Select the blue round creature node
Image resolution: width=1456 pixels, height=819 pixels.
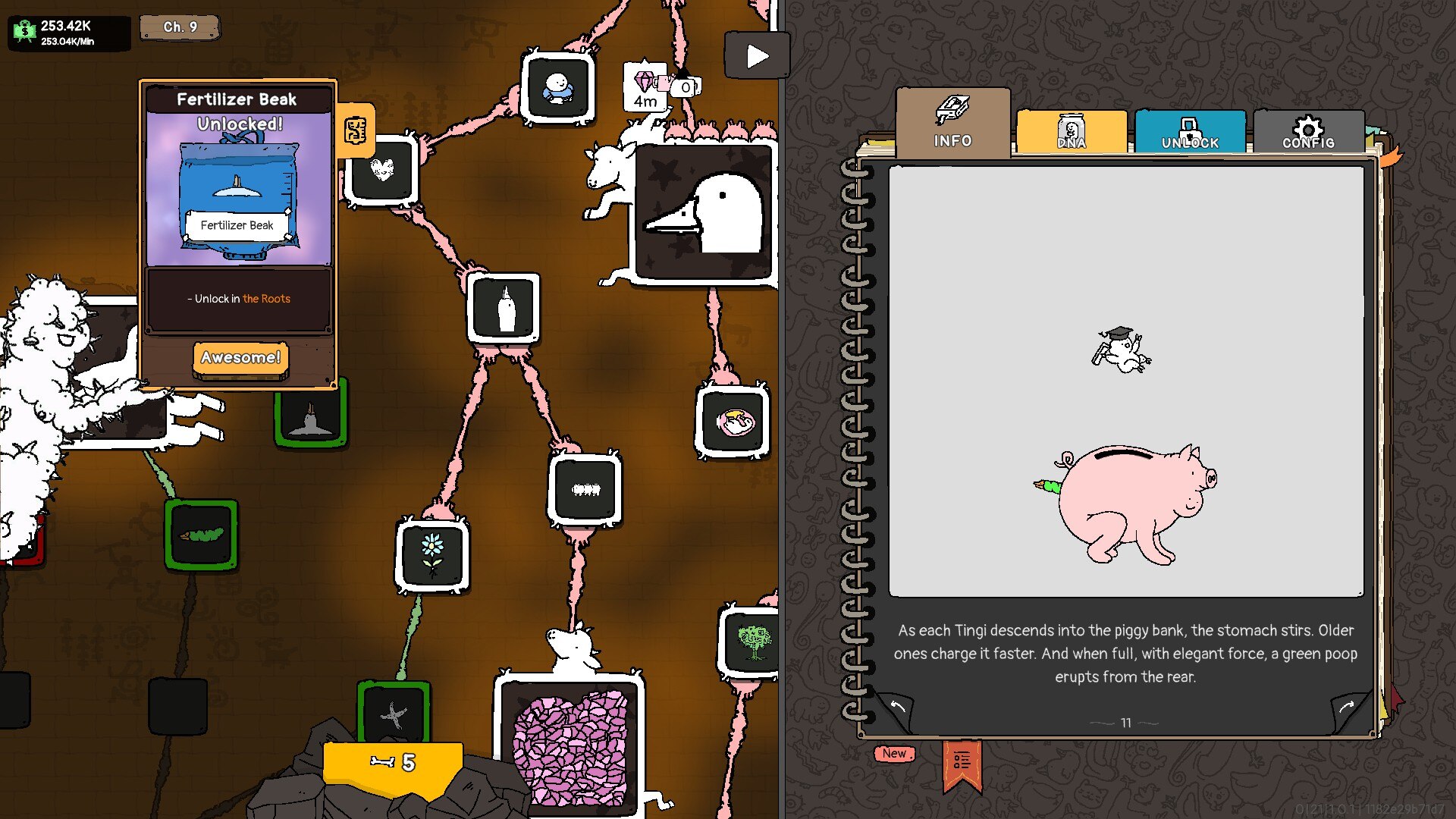(x=558, y=89)
